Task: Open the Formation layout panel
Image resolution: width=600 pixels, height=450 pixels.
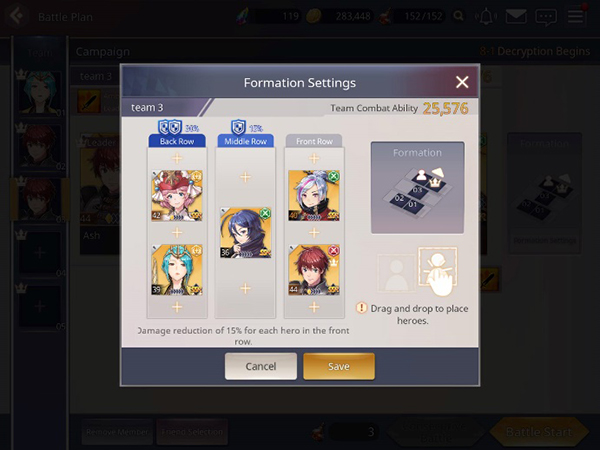Action: [417, 188]
